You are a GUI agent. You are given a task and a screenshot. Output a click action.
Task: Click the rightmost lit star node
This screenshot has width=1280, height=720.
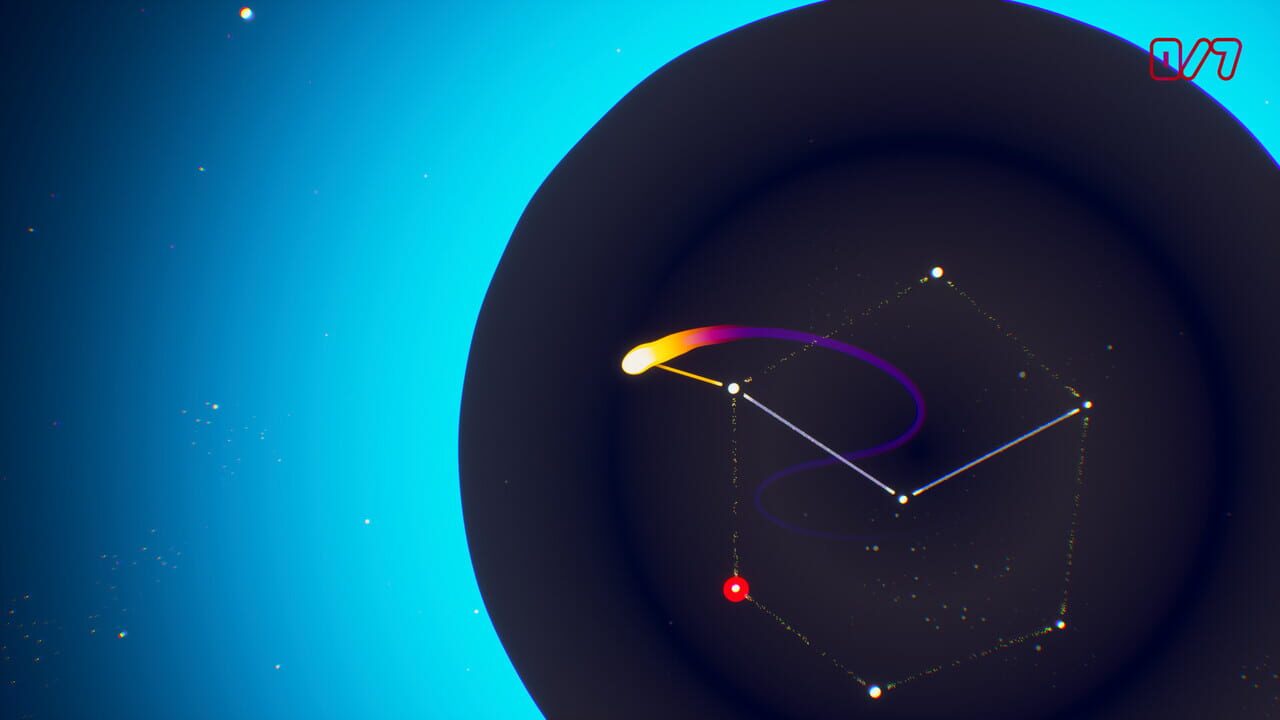pyautogui.click(x=1088, y=407)
